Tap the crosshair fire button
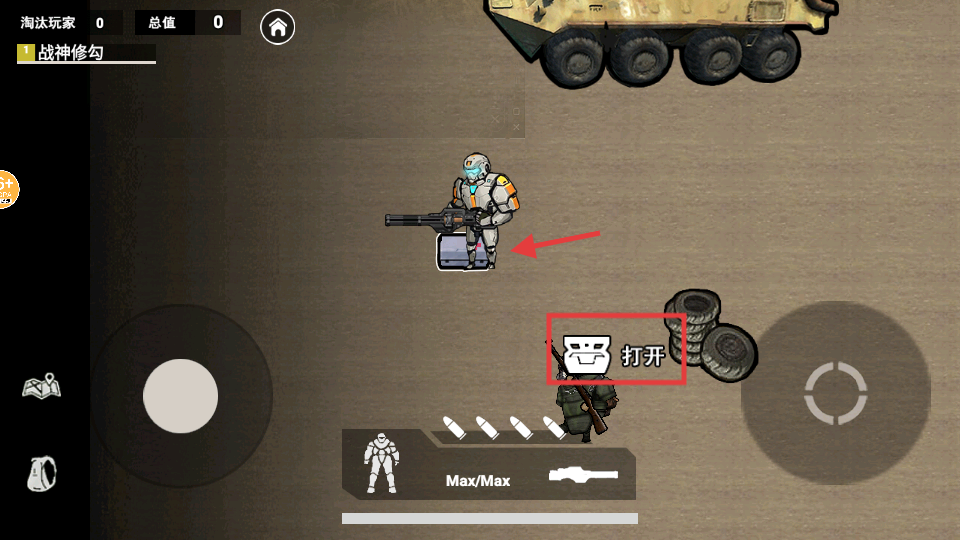Image resolution: width=960 pixels, height=540 pixels. coord(835,393)
